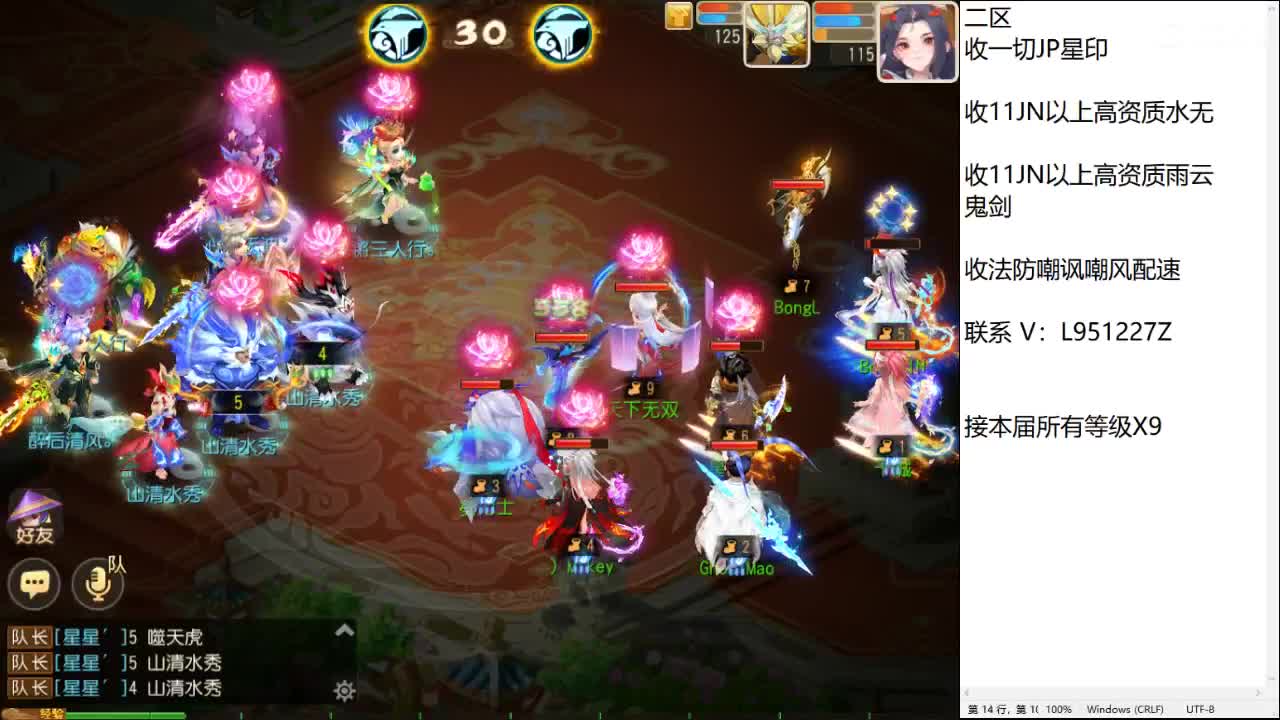Open the chat settings gear icon
This screenshot has width=1280, height=720.
342,690
